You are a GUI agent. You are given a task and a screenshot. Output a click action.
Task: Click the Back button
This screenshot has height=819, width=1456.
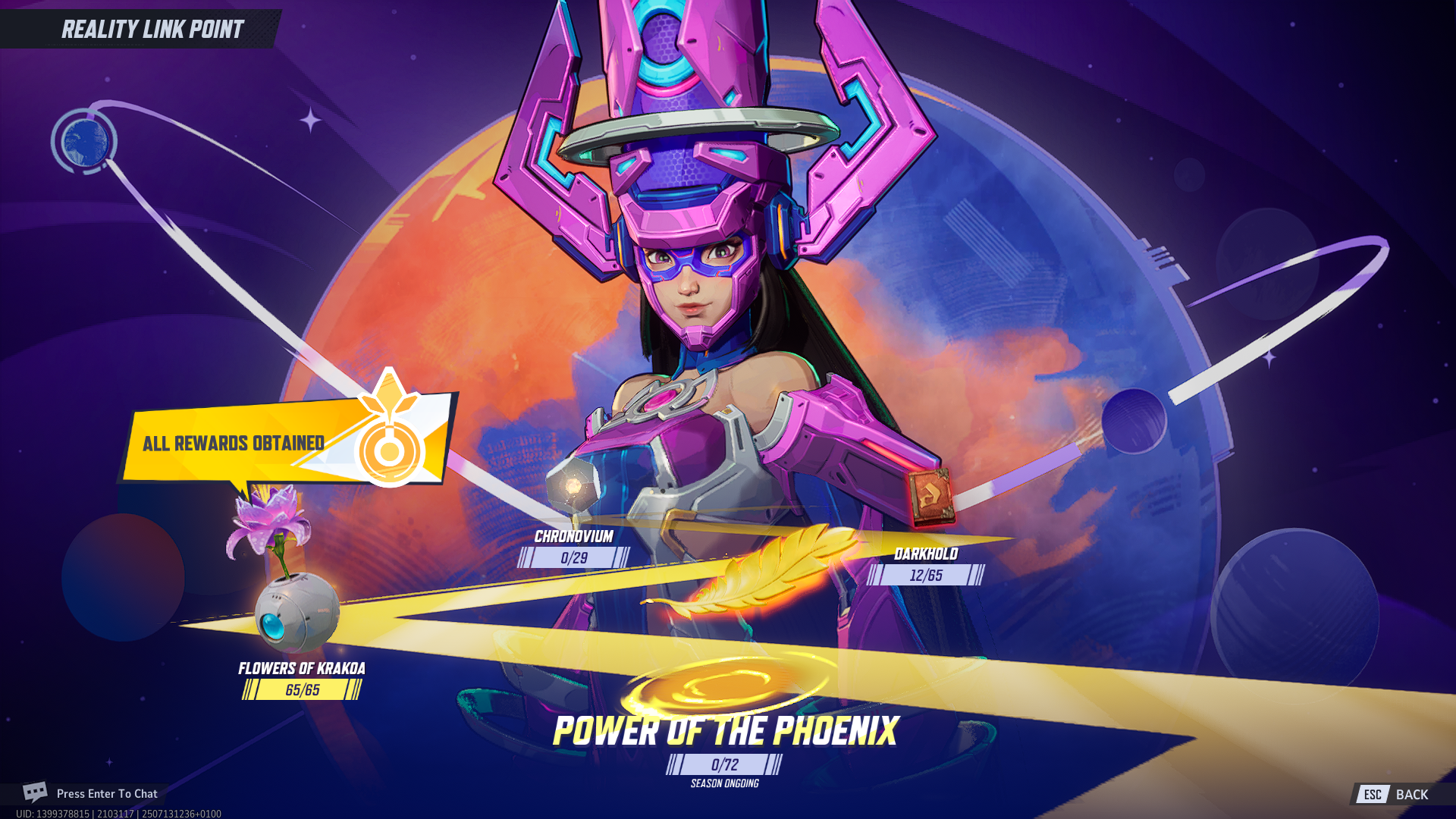click(1400, 794)
